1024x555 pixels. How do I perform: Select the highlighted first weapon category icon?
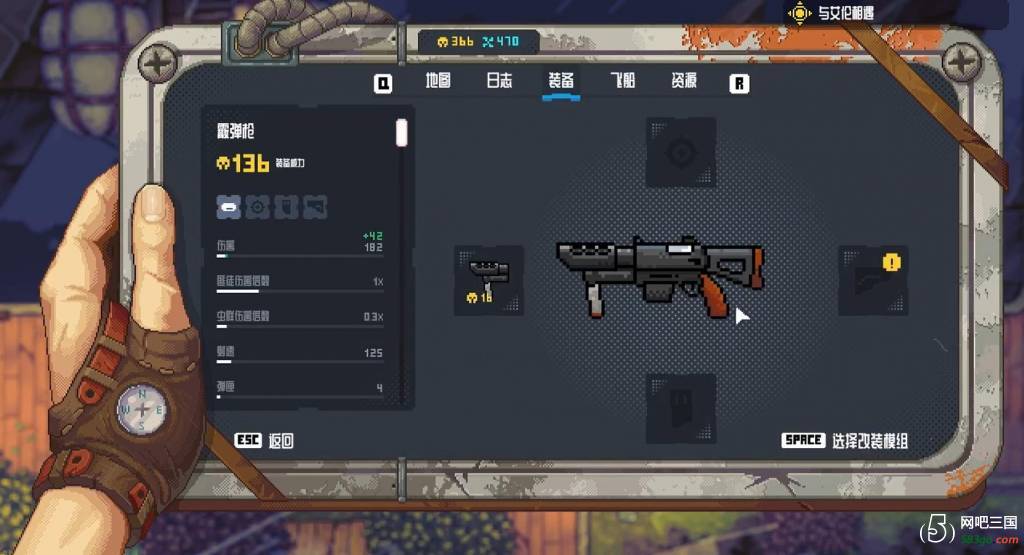pyautogui.click(x=229, y=207)
